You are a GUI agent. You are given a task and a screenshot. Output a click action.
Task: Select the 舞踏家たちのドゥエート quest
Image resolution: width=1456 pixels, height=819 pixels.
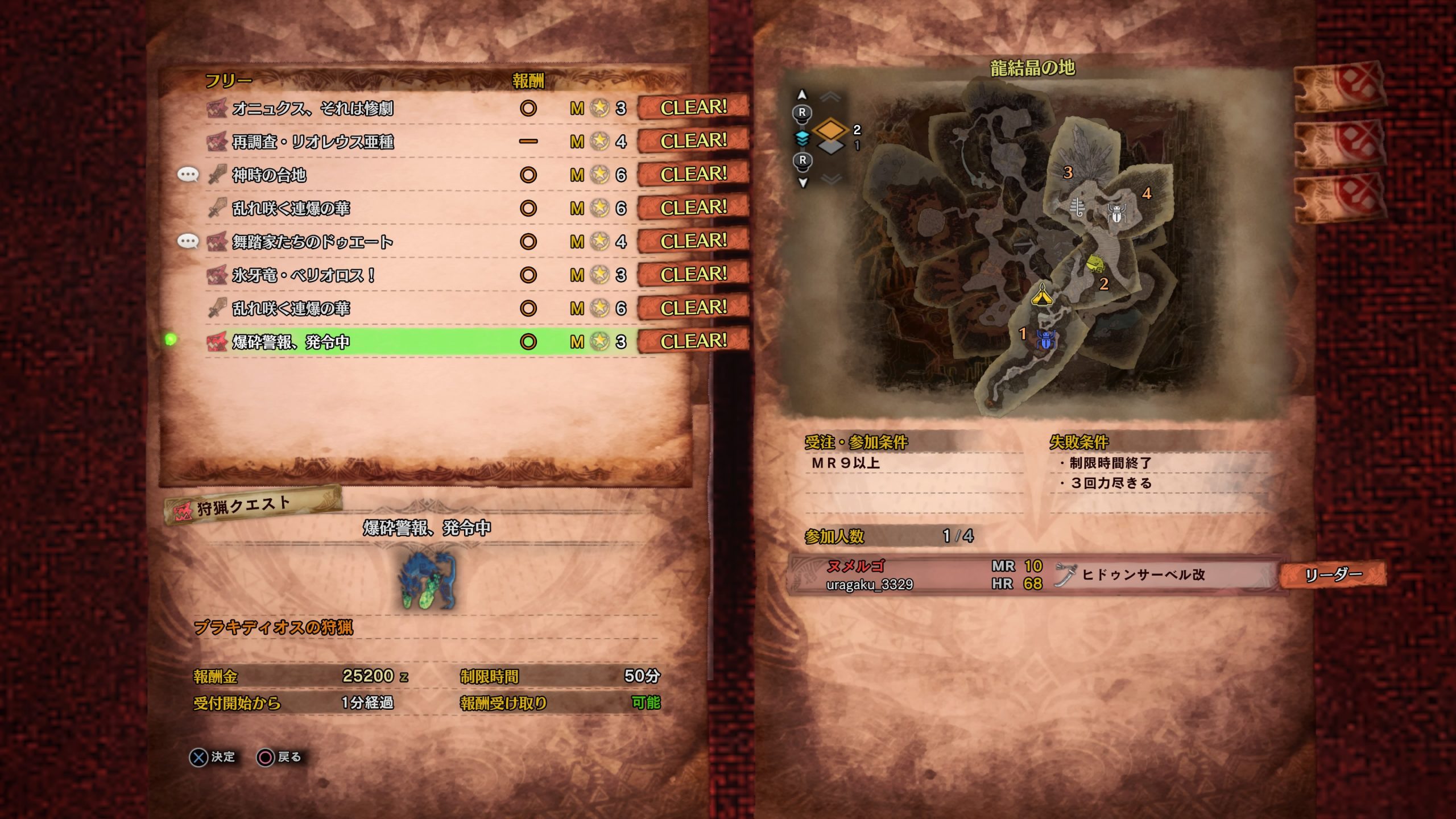point(313,242)
